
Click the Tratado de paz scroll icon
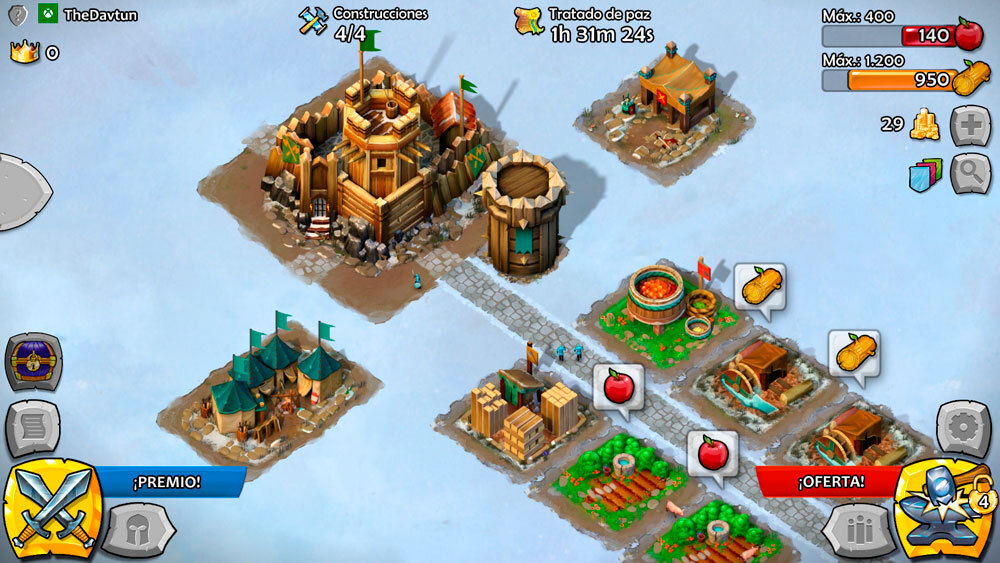(529, 22)
